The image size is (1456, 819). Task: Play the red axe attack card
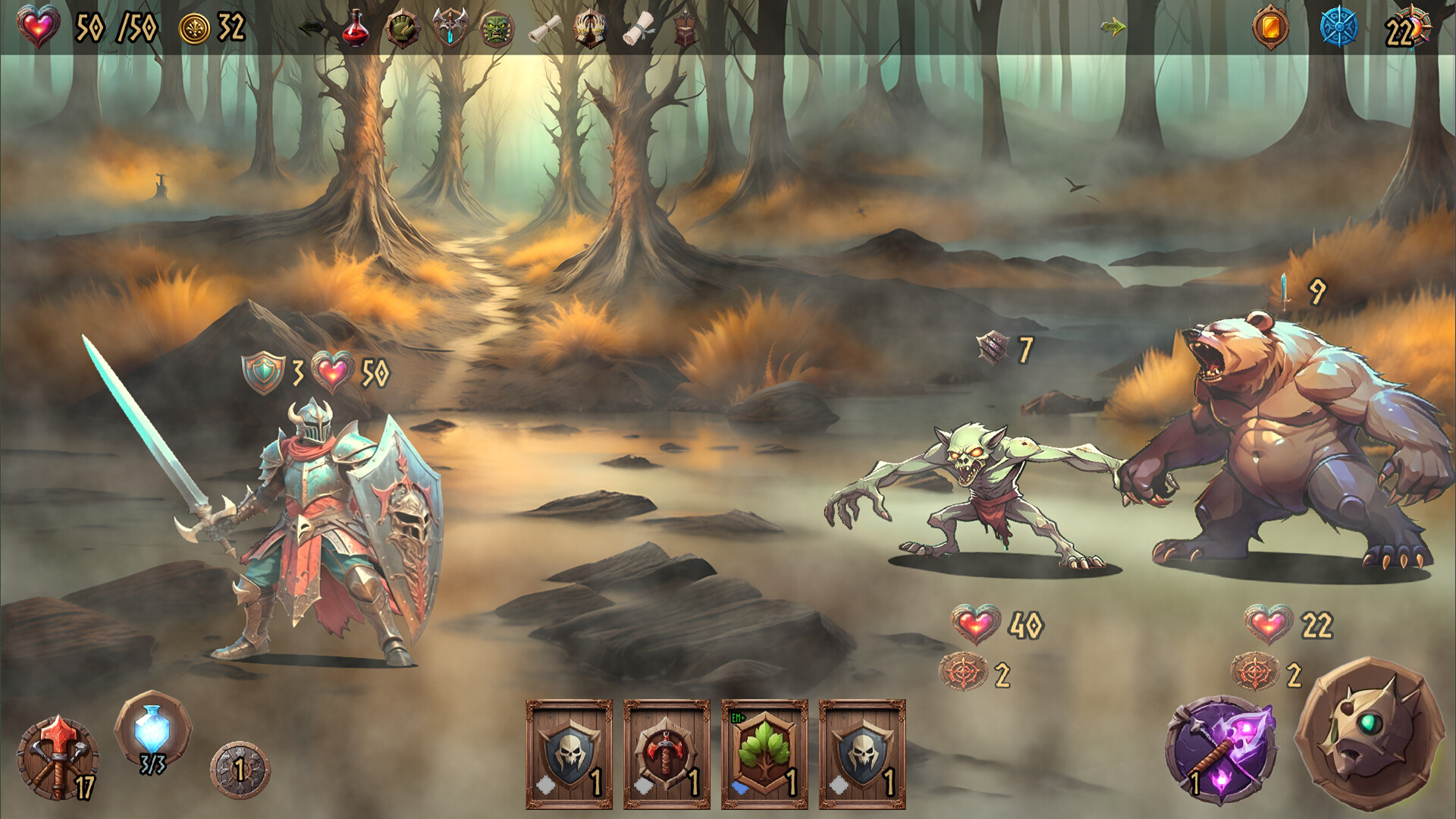tap(667, 754)
